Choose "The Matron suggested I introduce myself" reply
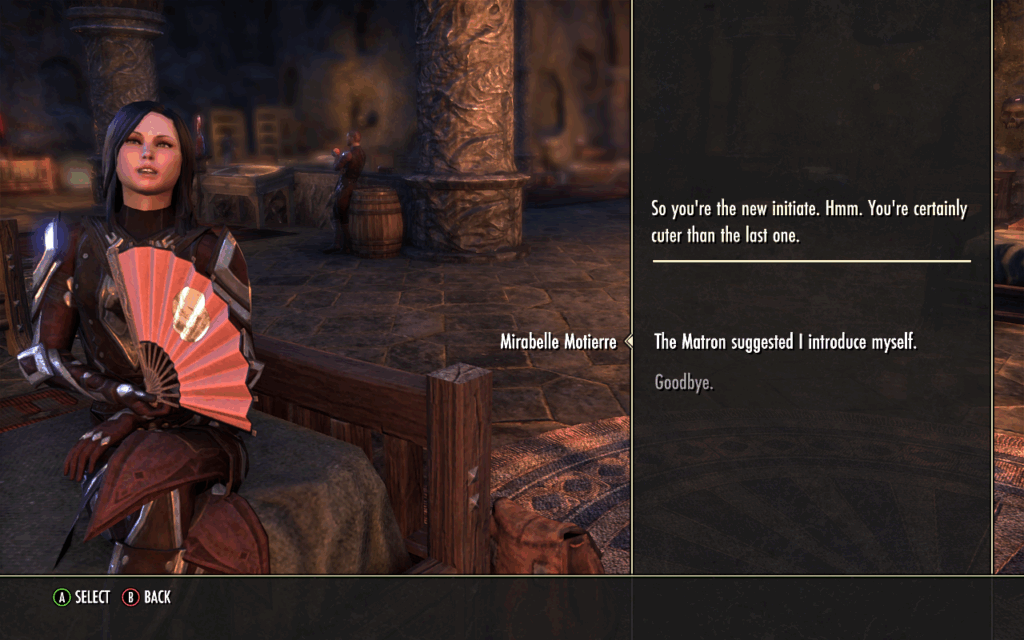Image resolution: width=1024 pixels, height=640 pixels. [785, 342]
